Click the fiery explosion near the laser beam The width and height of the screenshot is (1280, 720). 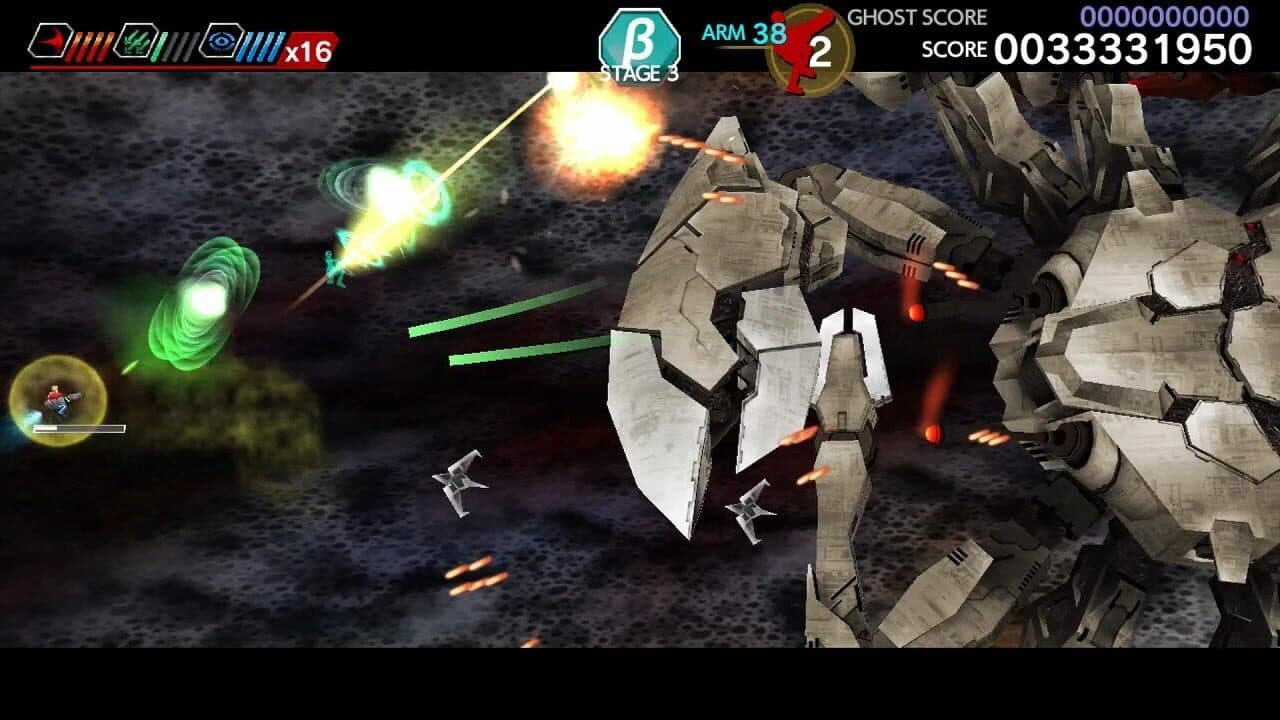click(590, 140)
